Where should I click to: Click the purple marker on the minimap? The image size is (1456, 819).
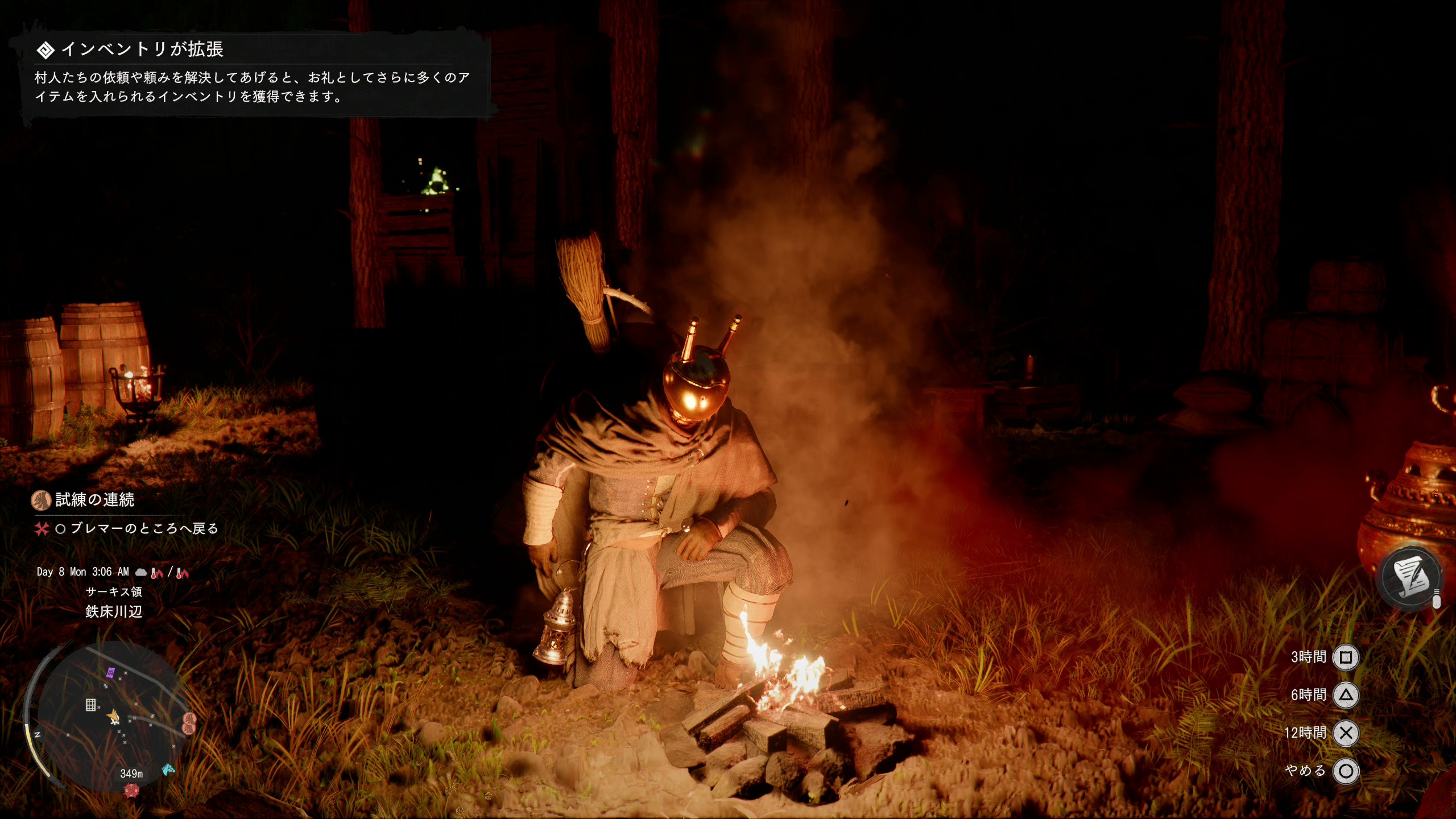click(x=111, y=673)
